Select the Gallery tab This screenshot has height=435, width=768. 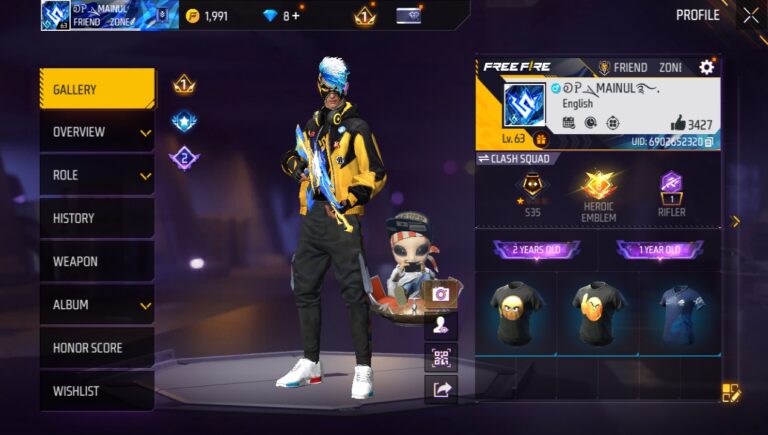coord(97,89)
